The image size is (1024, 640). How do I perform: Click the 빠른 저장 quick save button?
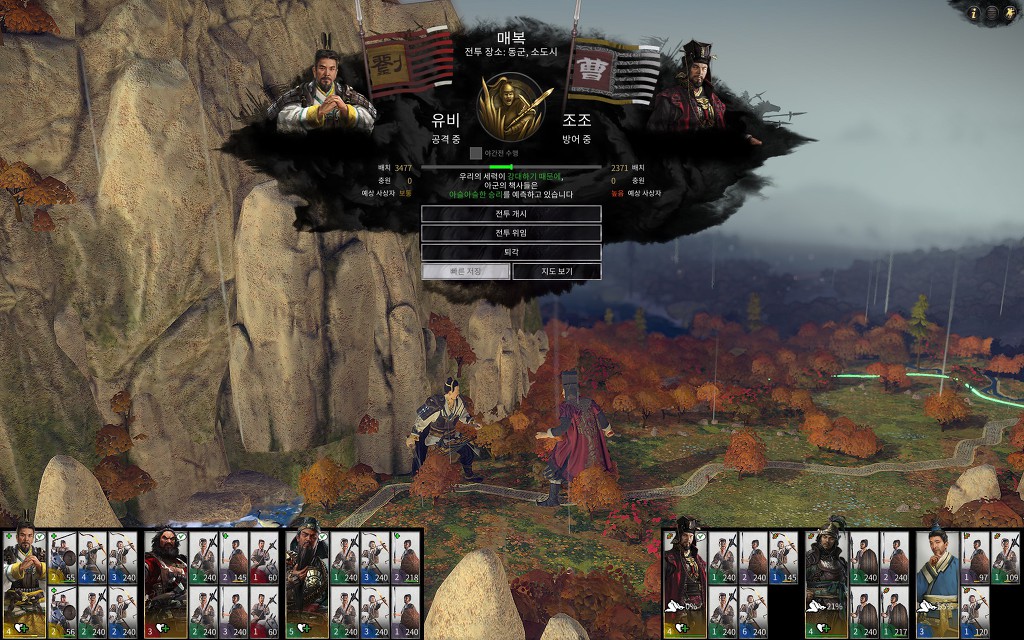click(465, 271)
